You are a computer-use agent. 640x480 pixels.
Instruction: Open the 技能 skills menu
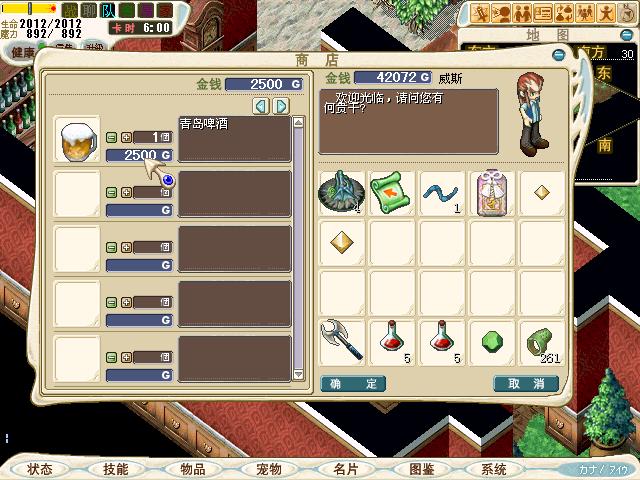tap(116, 469)
